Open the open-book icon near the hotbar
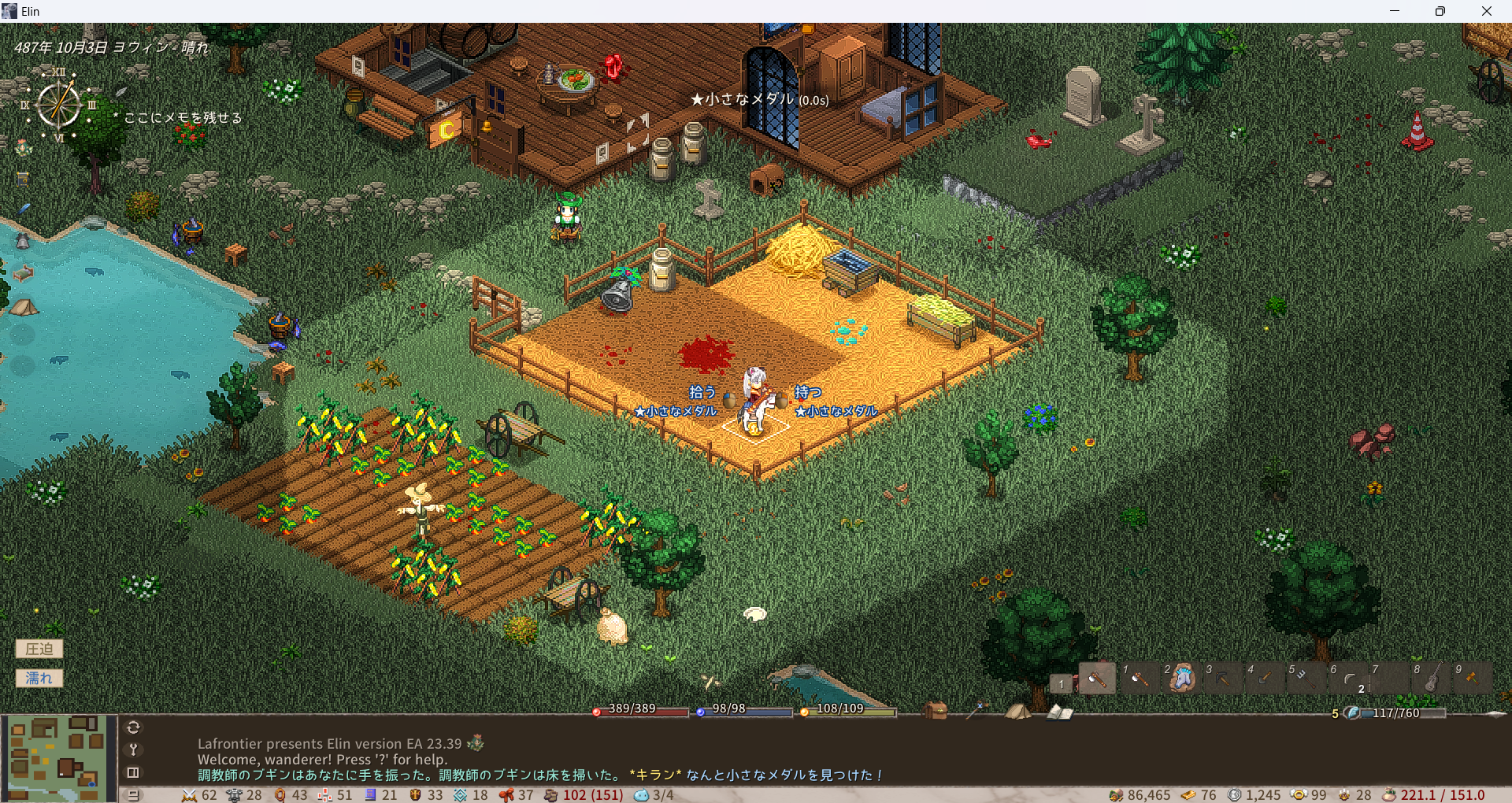This screenshot has height=803, width=1512. tap(1059, 712)
